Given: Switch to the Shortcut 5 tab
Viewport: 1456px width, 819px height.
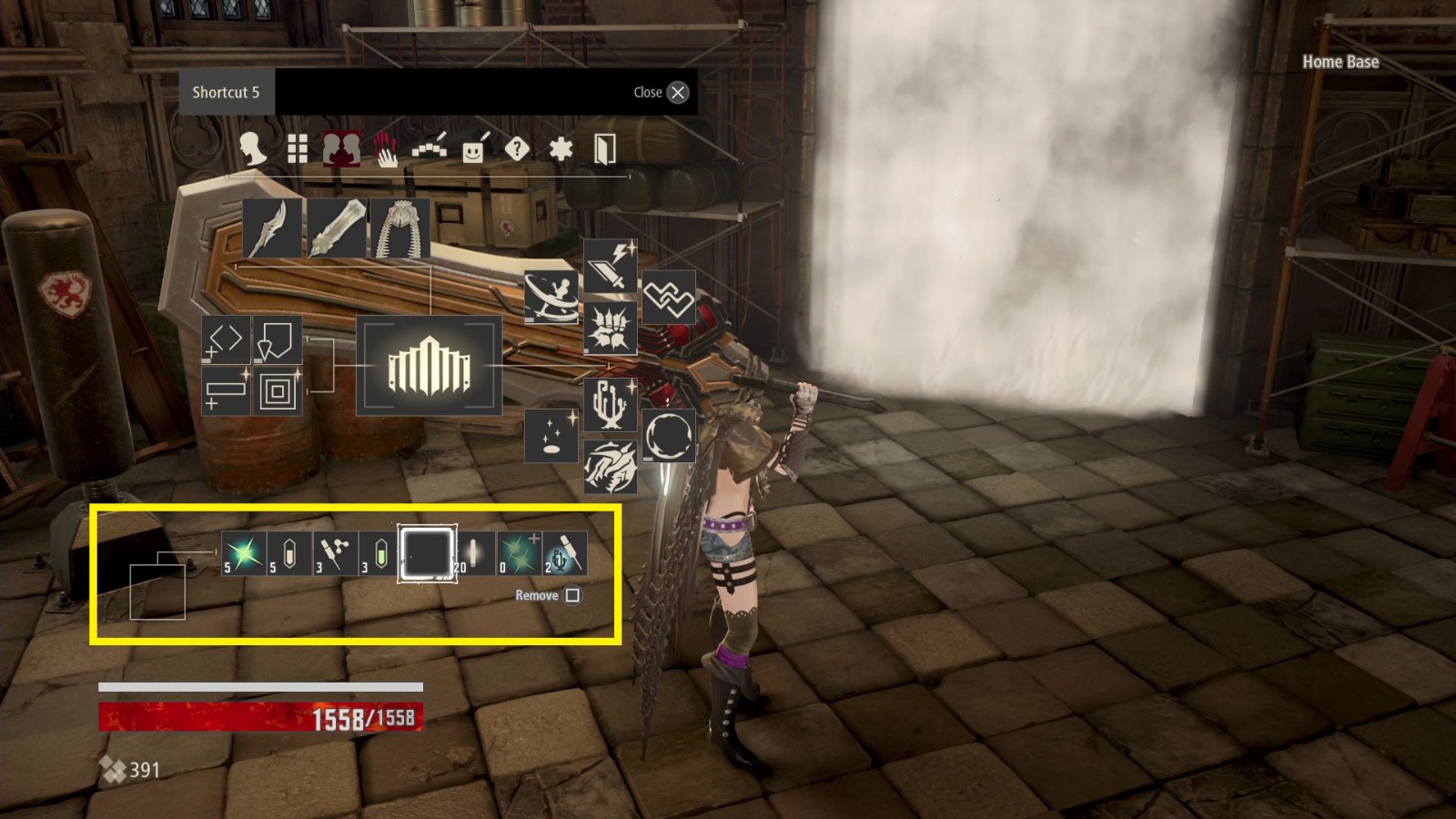Looking at the screenshot, I should (x=224, y=92).
